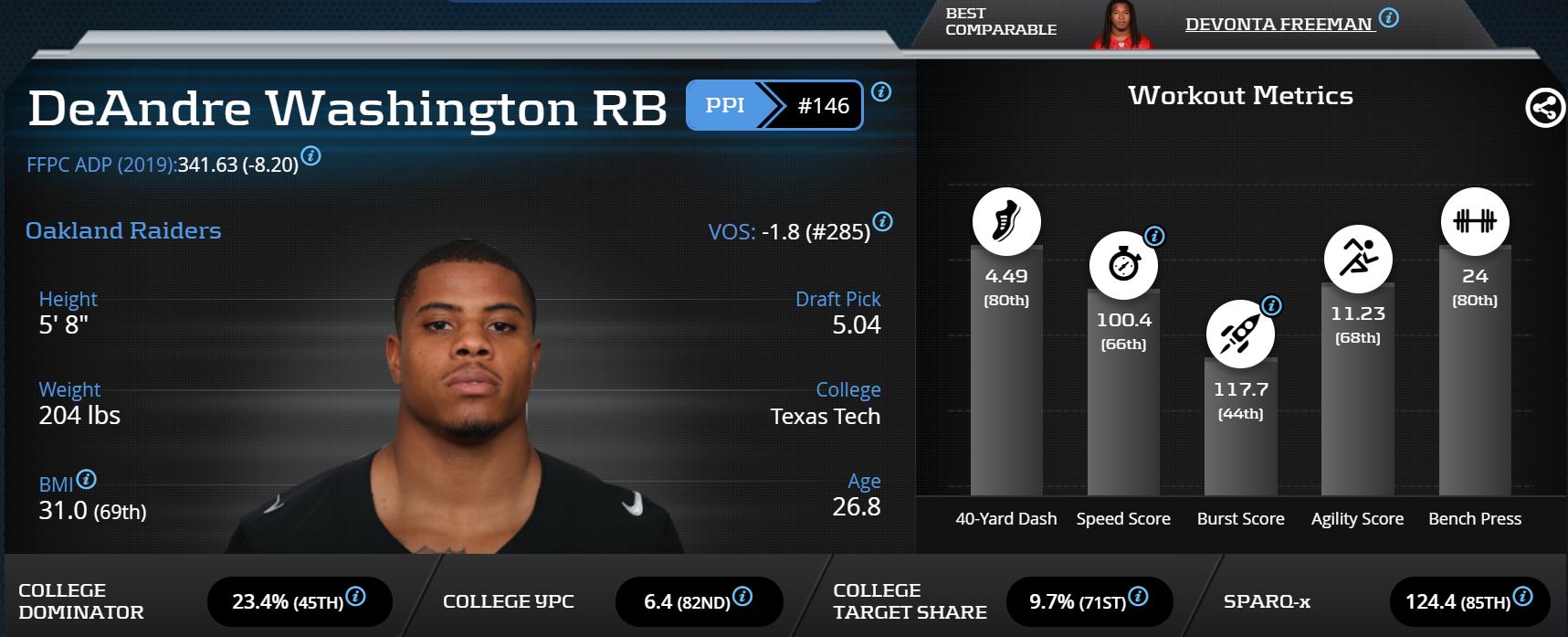Select the PPI #146 badge

coord(773,105)
